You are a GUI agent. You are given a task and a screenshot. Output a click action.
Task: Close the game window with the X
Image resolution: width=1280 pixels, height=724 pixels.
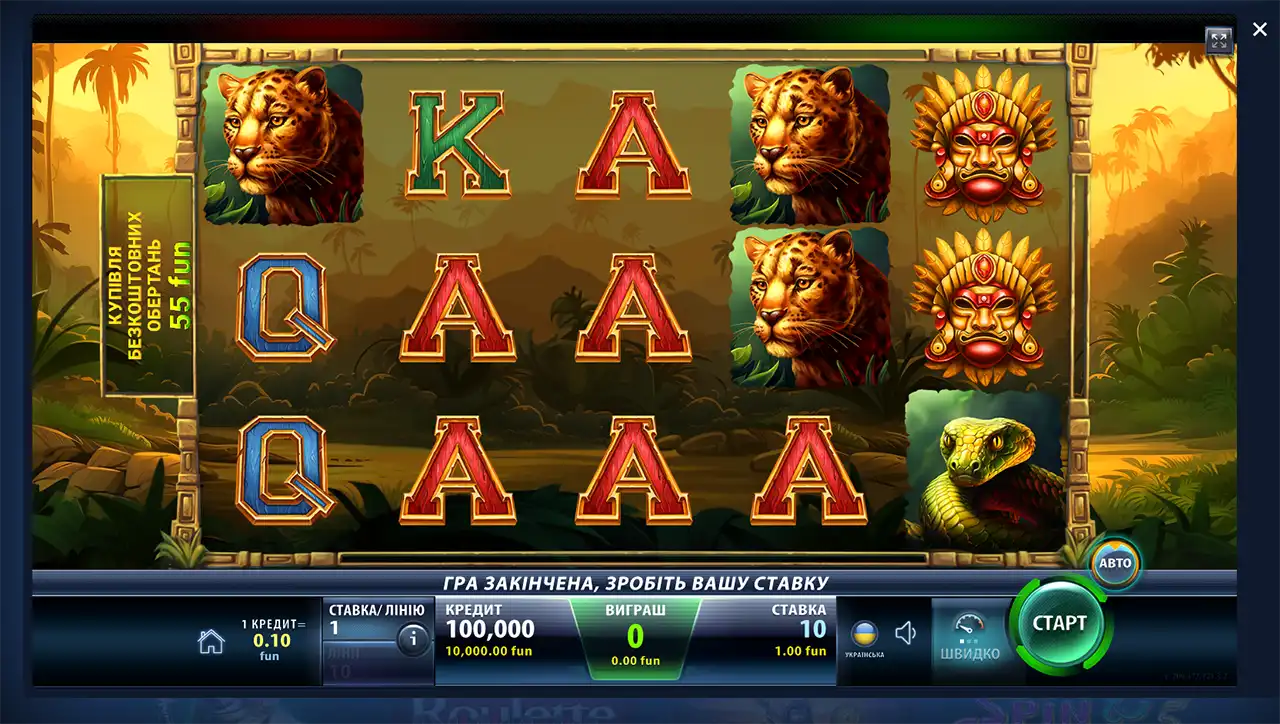click(1260, 30)
